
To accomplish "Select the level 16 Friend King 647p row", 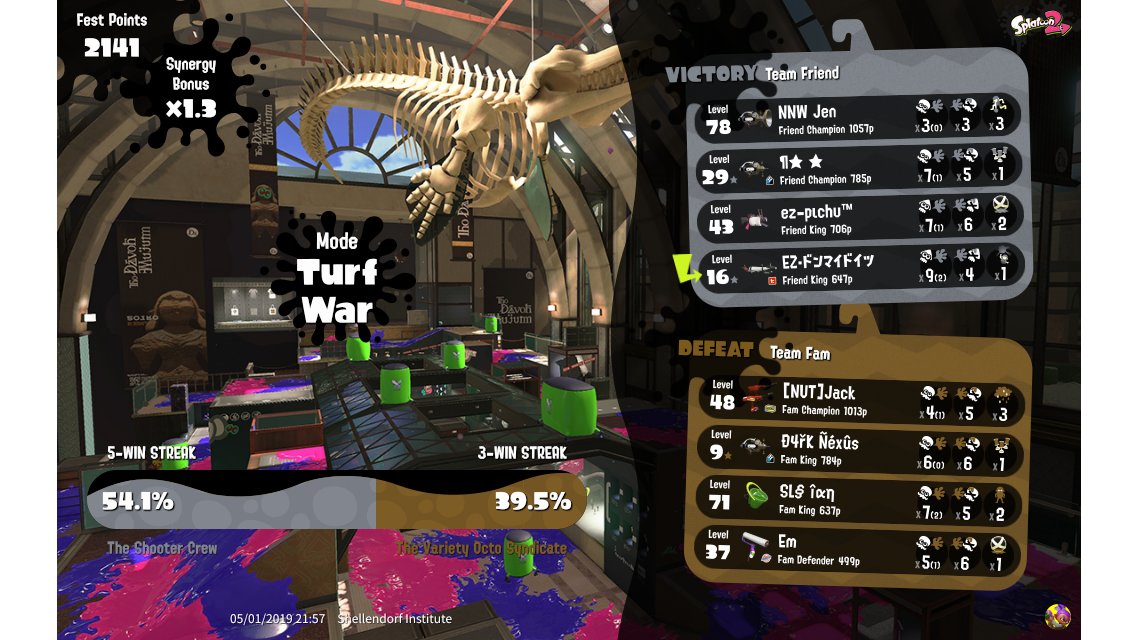I will pos(858,267).
